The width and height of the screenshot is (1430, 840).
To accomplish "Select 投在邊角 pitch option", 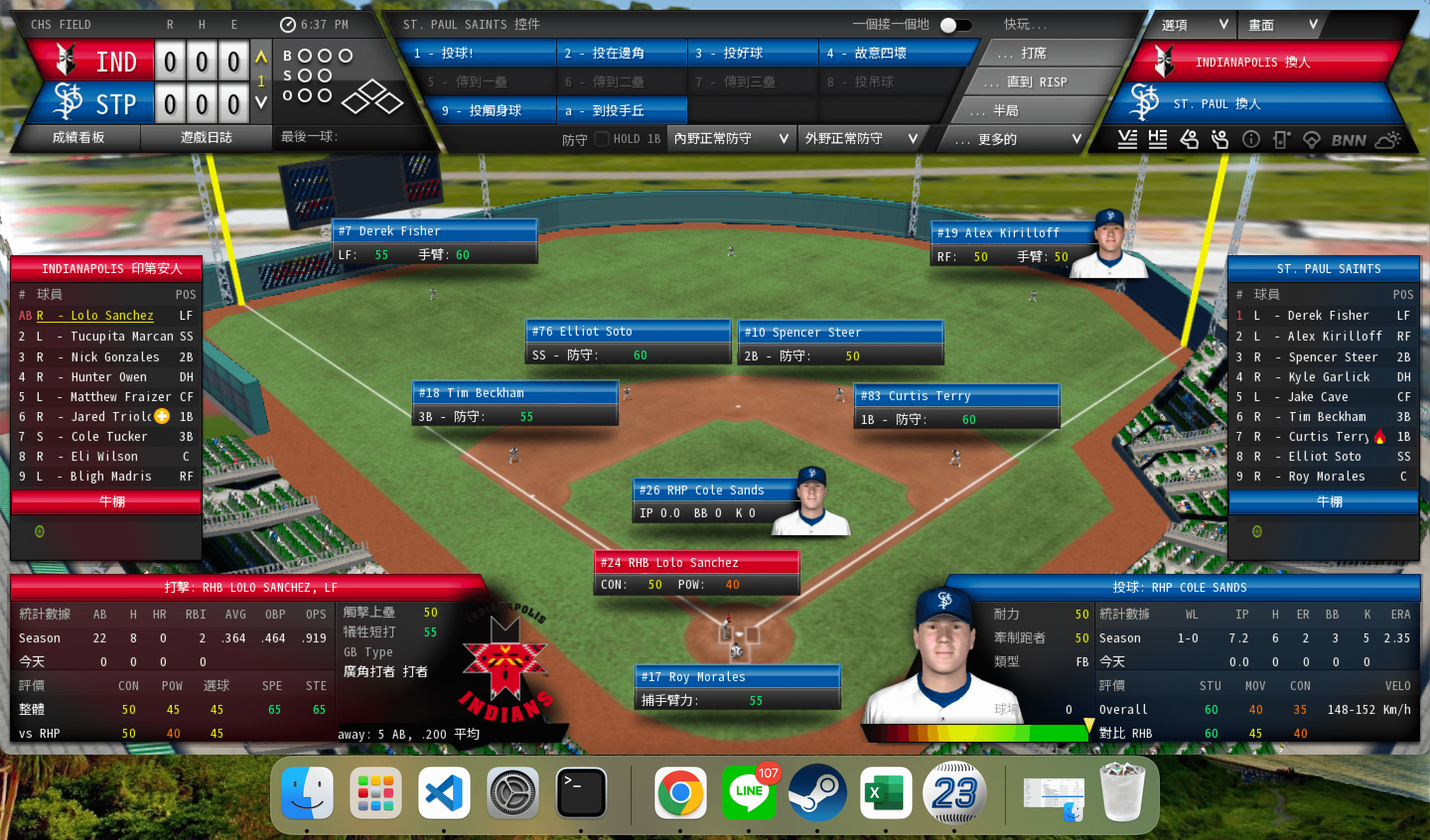I will click(x=621, y=53).
